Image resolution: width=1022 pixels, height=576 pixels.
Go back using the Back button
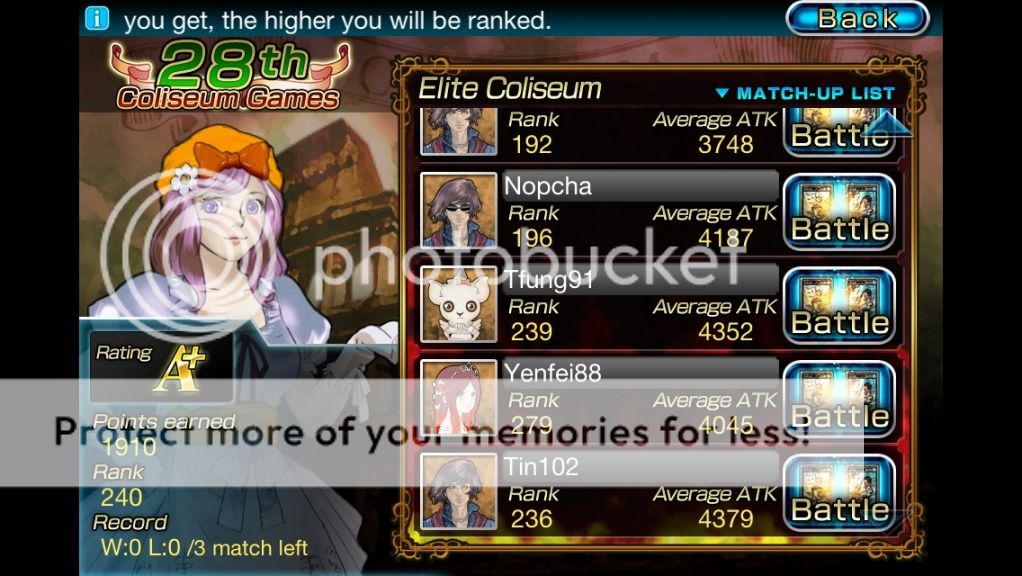[857, 18]
